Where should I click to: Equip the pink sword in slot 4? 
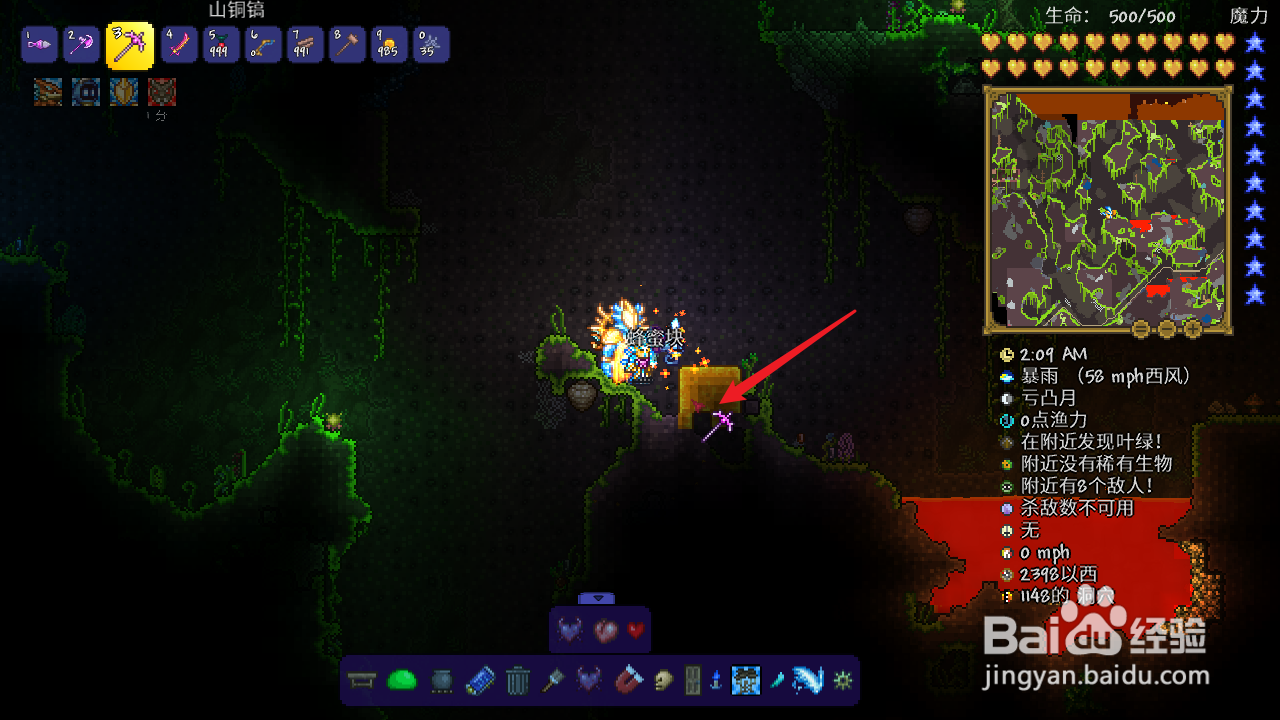tap(179, 45)
